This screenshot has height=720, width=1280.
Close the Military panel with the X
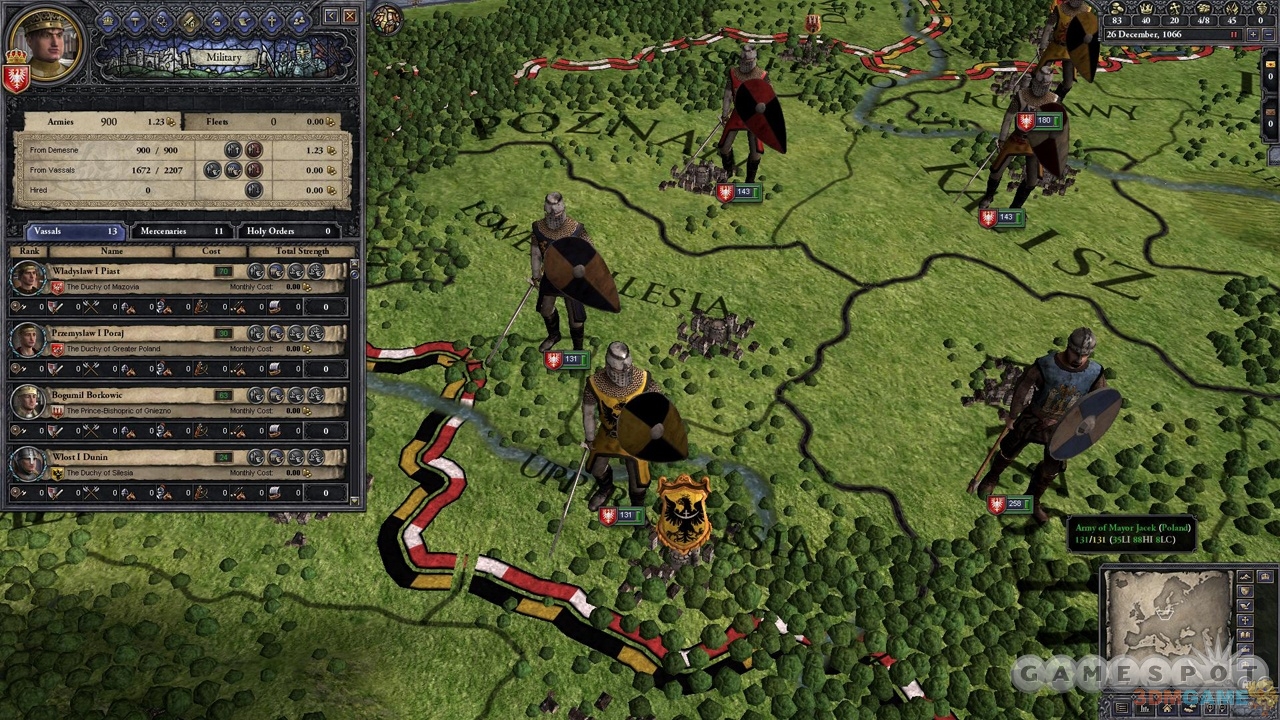tap(350, 16)
